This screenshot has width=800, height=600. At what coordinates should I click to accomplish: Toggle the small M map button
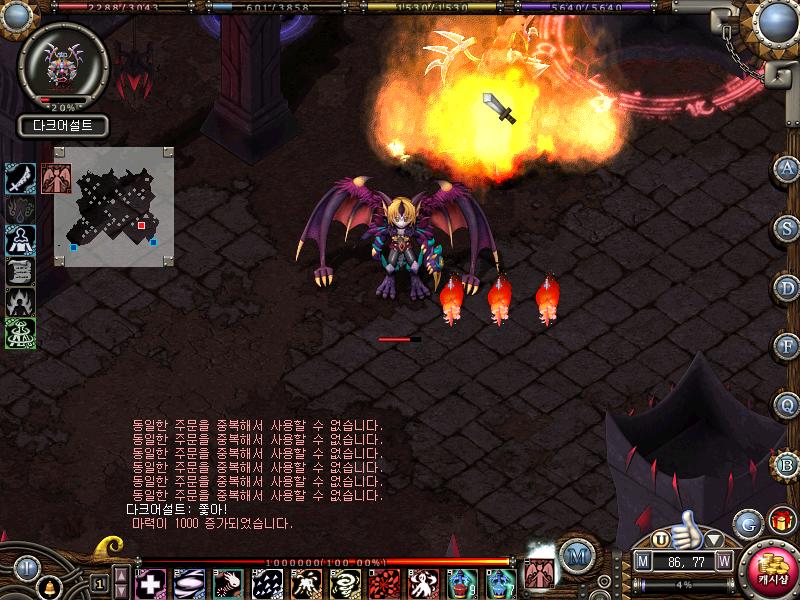tap(643, 562)
